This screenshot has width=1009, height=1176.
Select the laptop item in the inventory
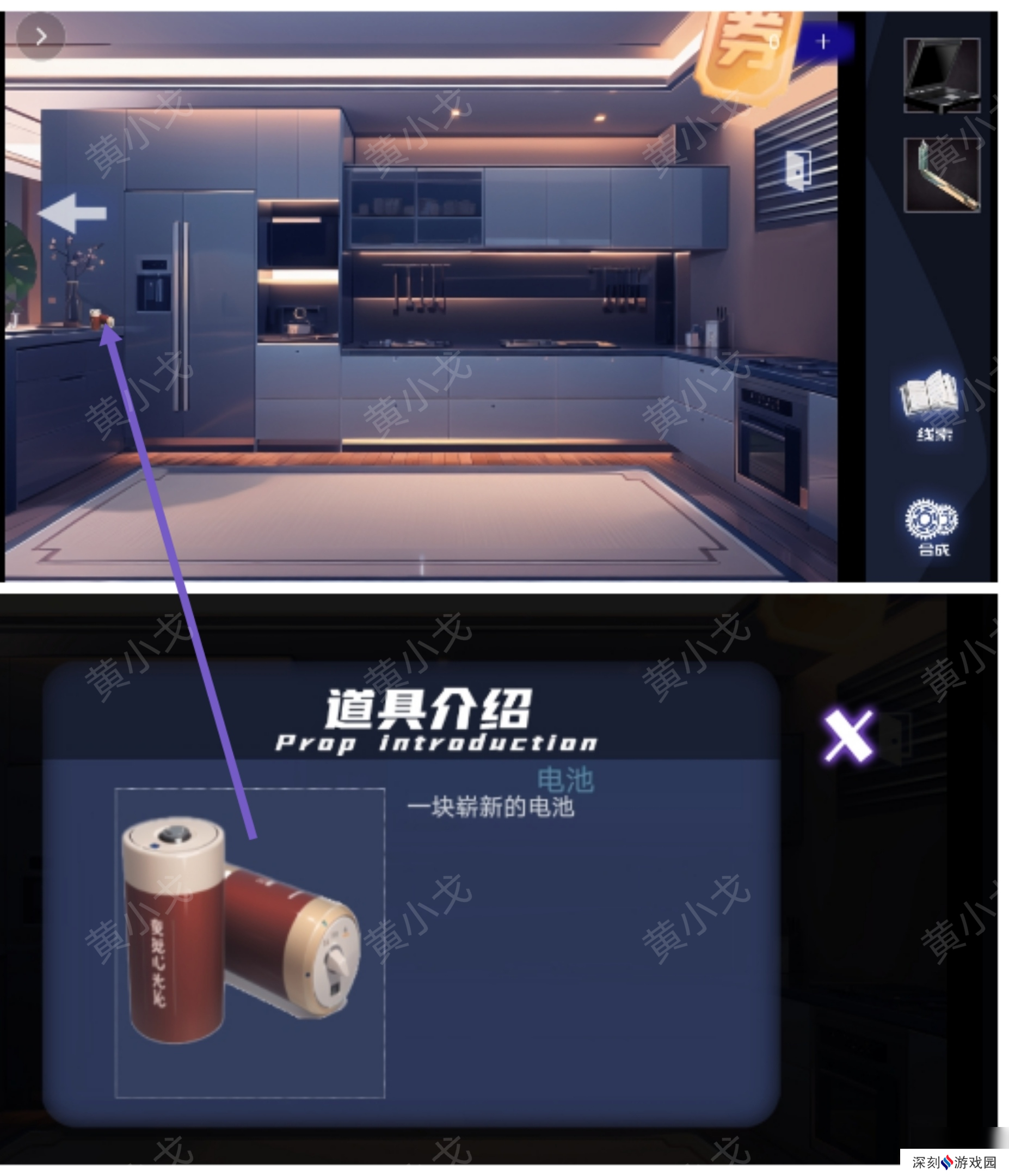pyautogui.click(x=941, y=77)
